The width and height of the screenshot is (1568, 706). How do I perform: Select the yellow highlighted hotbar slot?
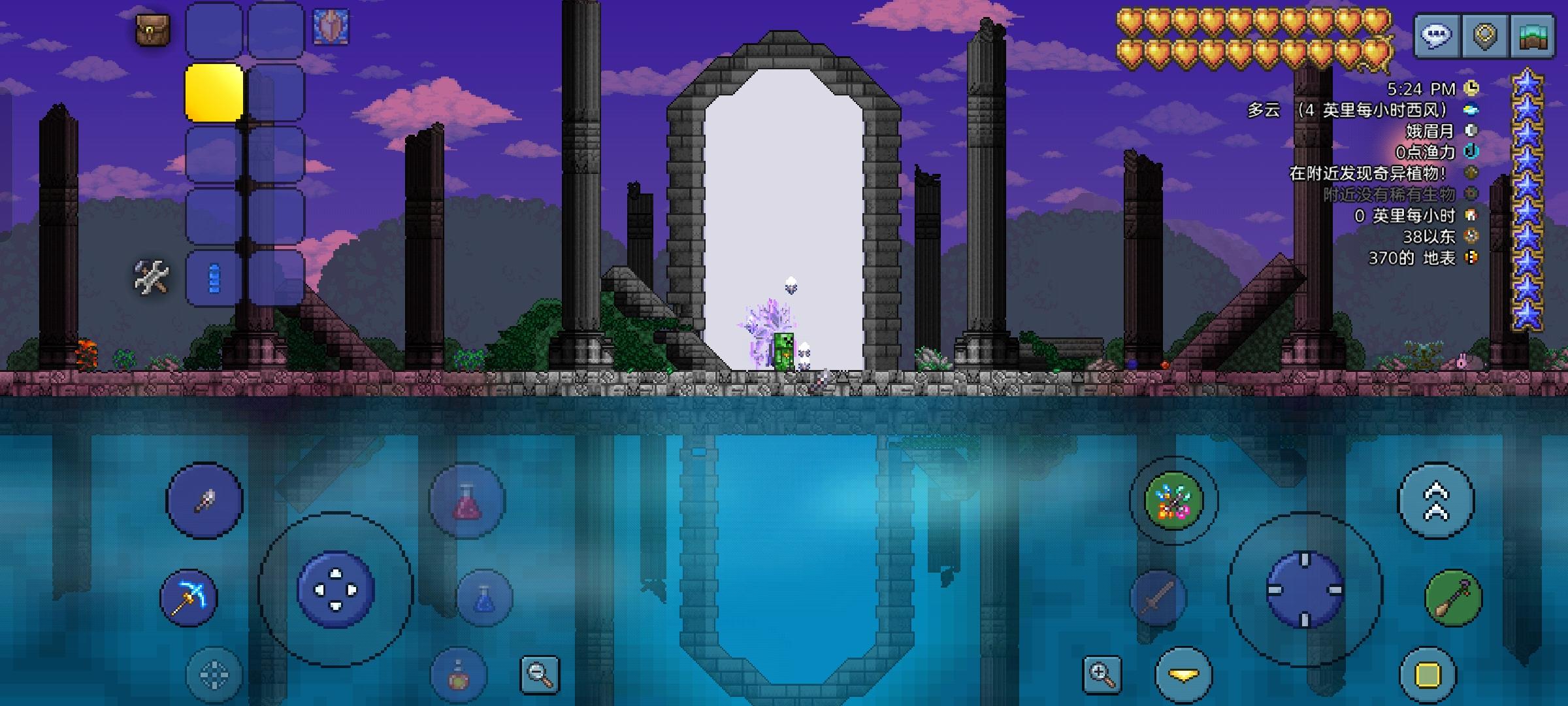pyautogui.click(x=214, y=93)
